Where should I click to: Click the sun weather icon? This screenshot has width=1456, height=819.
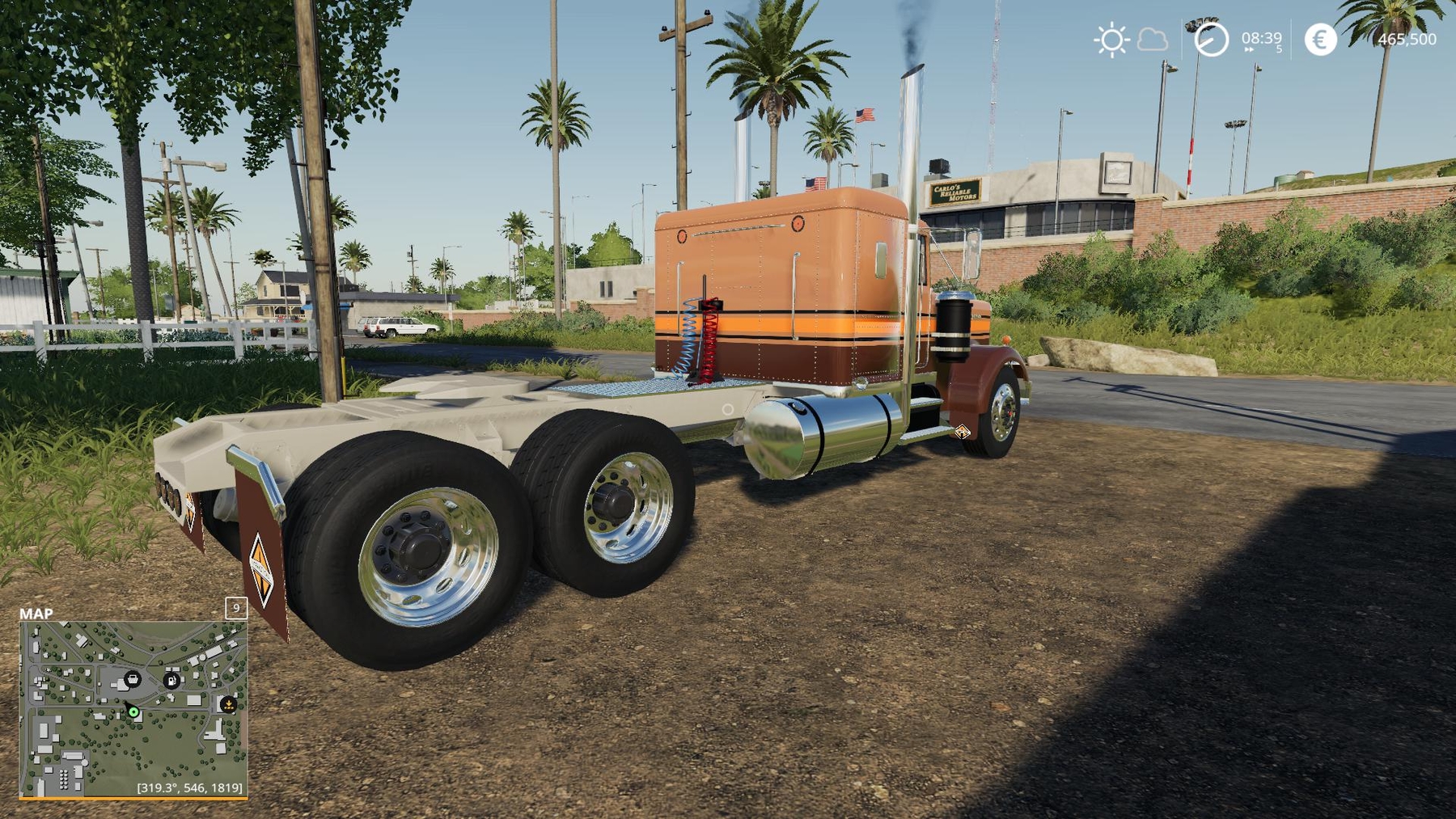coord(1111,40)
